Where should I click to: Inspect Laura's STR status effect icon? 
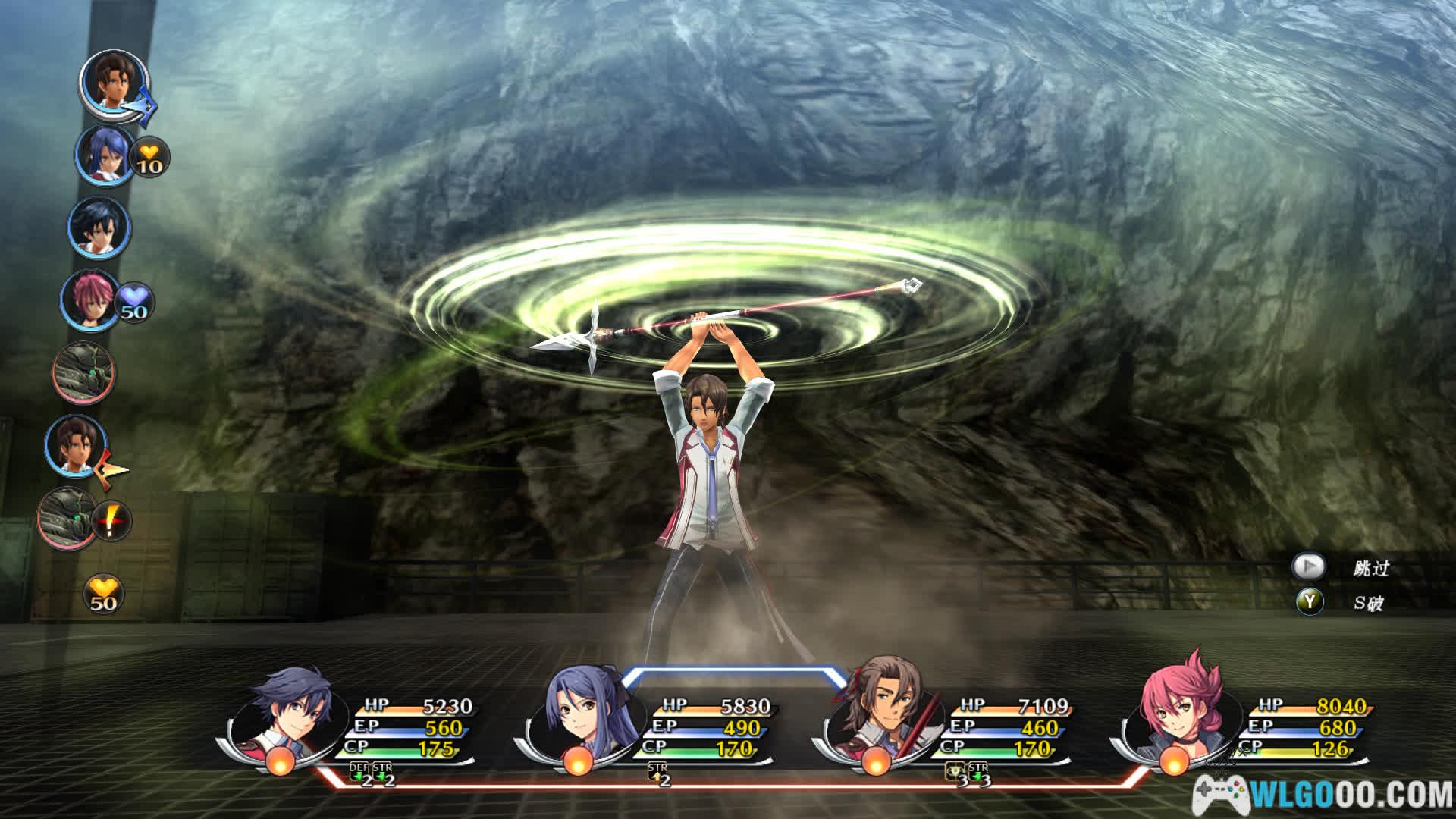(657, 774)
